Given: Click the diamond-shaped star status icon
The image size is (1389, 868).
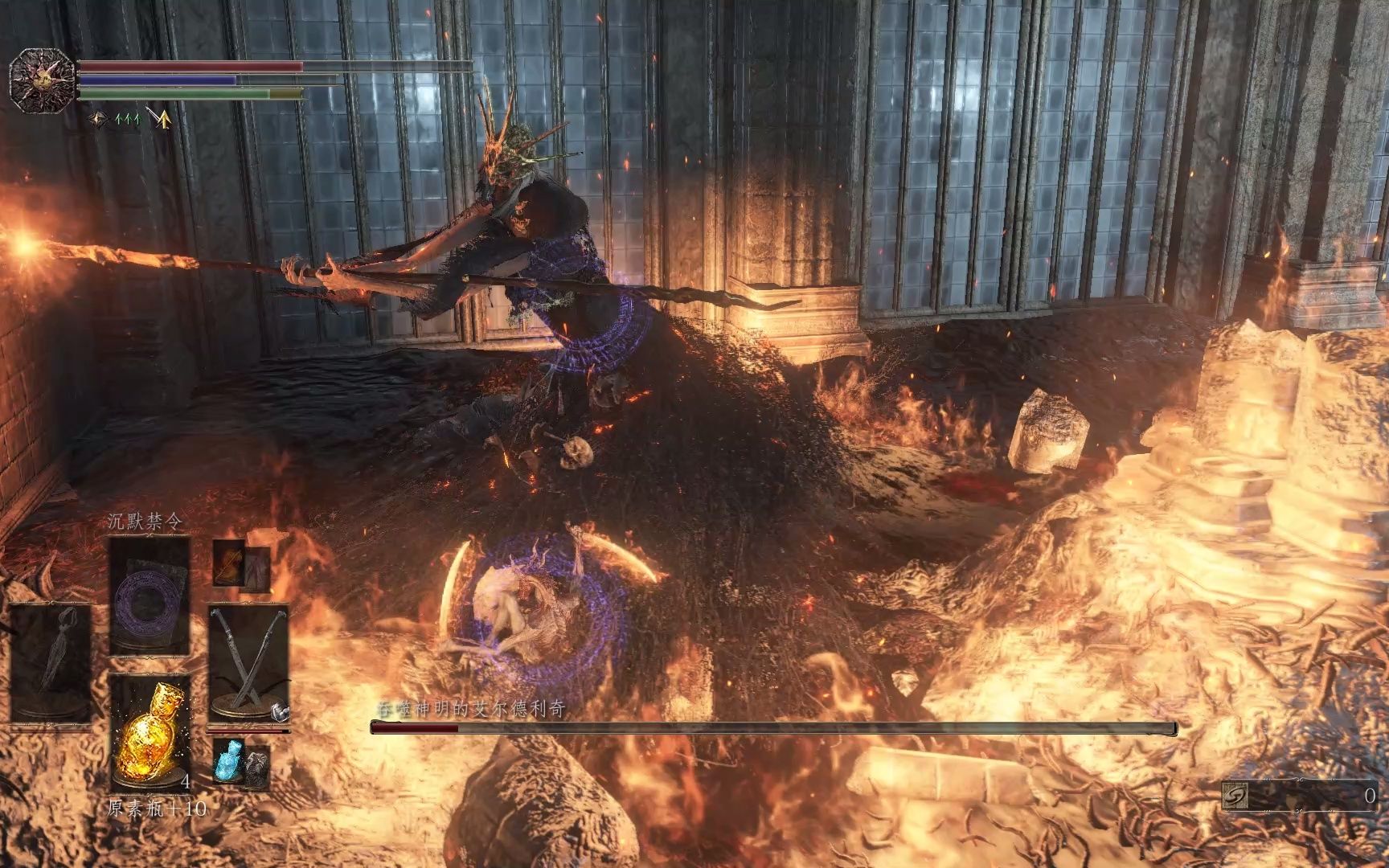Looking at the screenshot, I should click(x=100, y=120).
